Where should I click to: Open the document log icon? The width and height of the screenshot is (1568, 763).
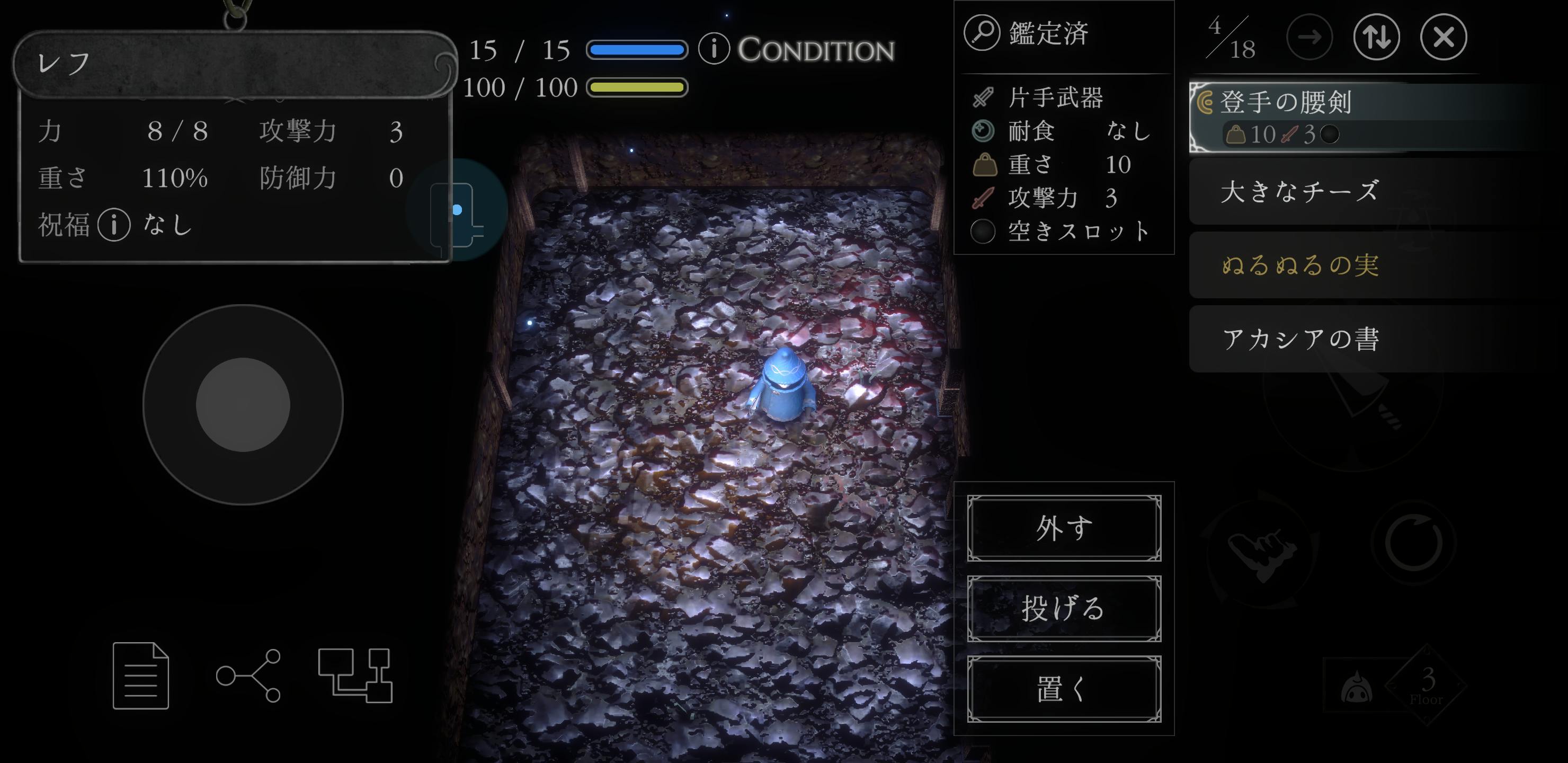140,676
